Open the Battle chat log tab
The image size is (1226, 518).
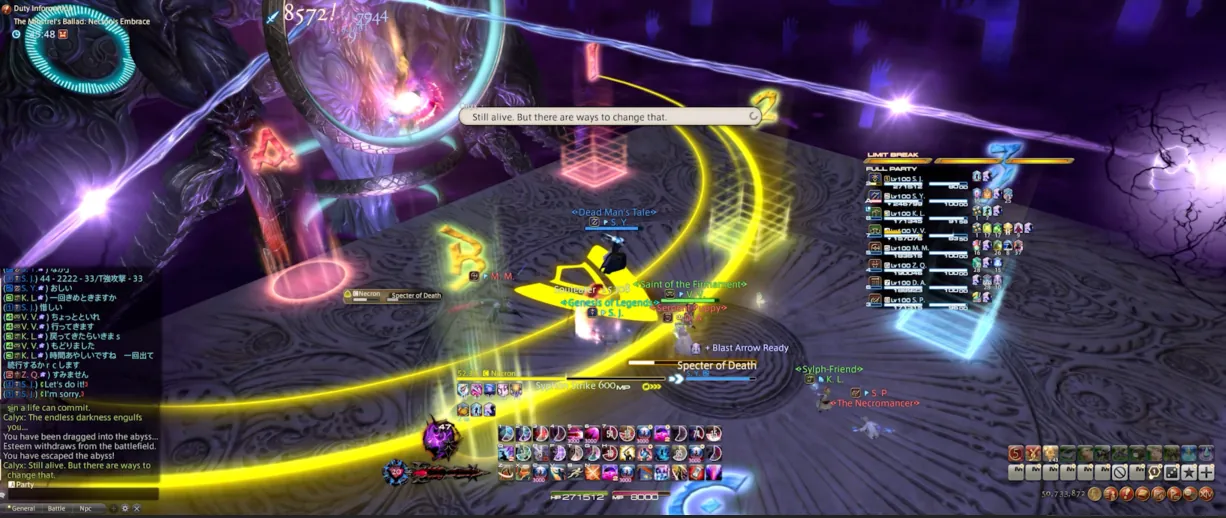(x=57, y=508)
